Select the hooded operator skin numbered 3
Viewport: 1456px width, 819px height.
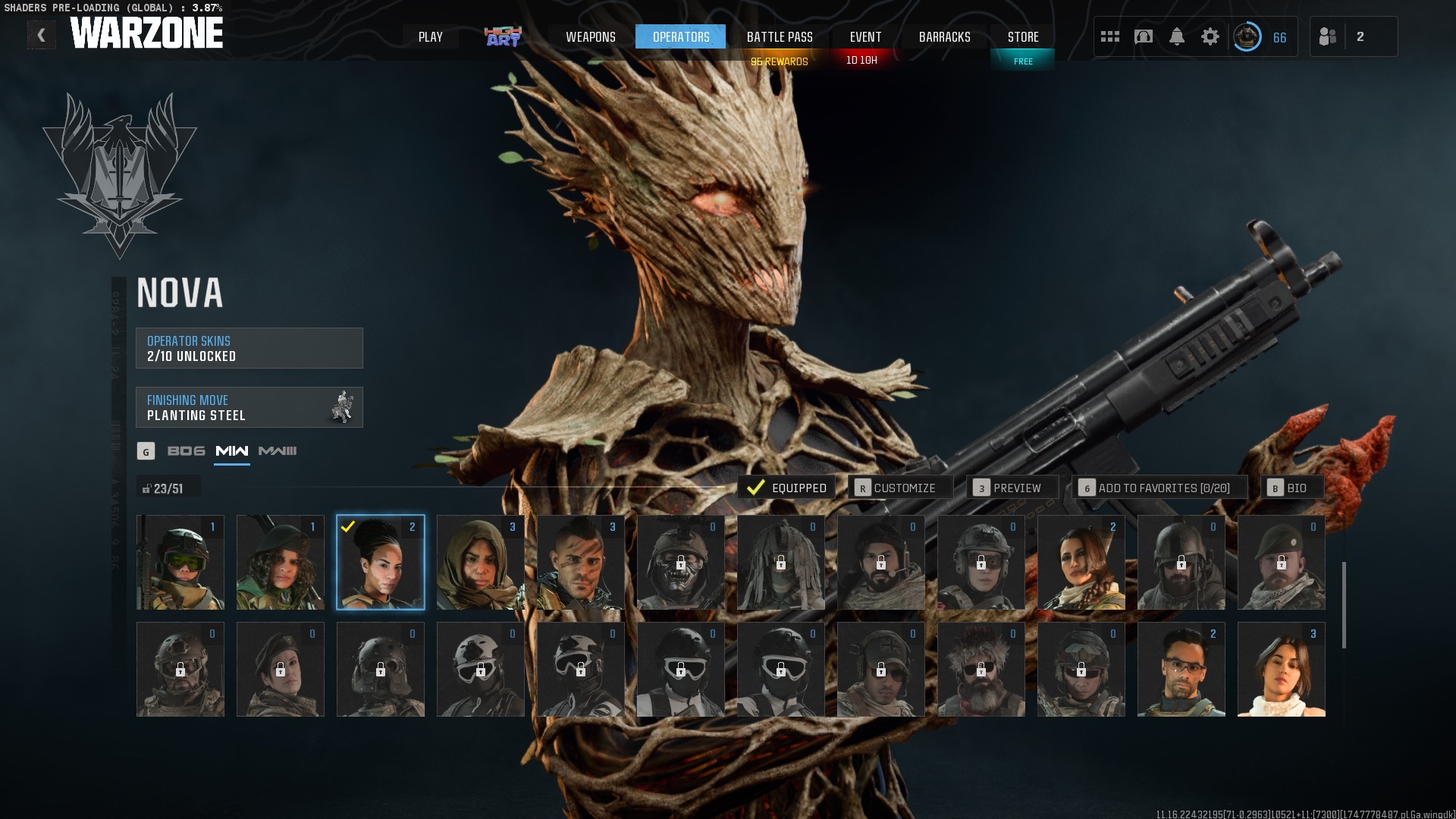coord(479,562)
